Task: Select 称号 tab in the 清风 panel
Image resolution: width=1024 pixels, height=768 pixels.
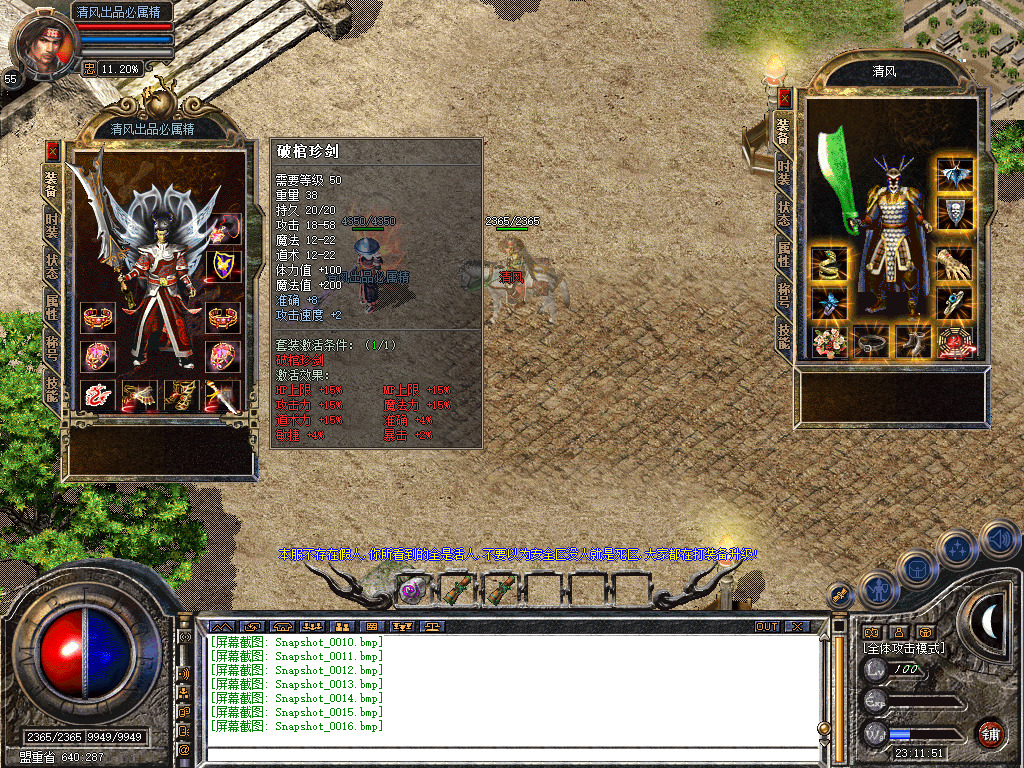Action: [x=785, y=296]
